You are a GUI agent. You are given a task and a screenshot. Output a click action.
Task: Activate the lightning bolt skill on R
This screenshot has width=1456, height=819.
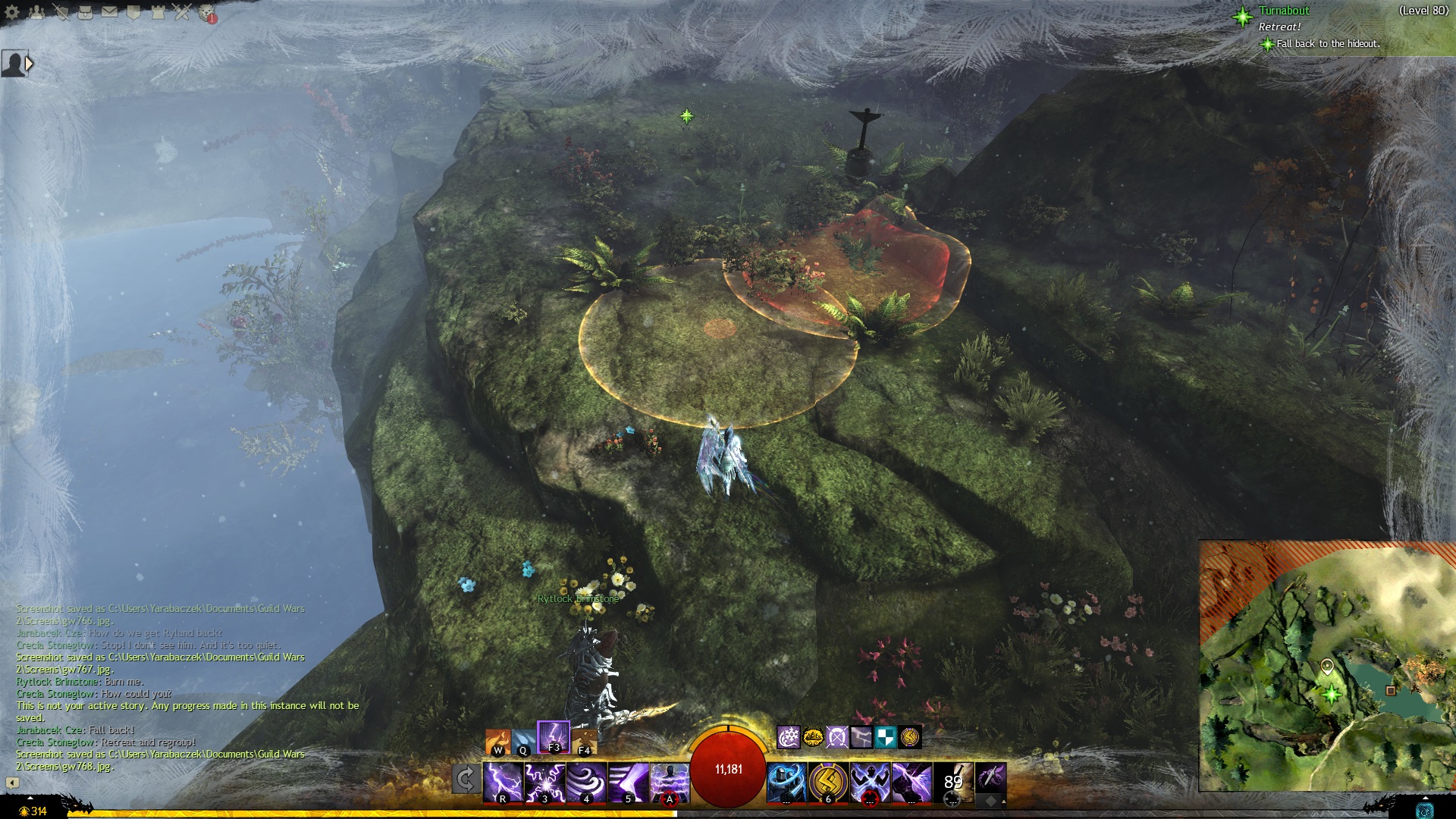[x=503, y=782]
